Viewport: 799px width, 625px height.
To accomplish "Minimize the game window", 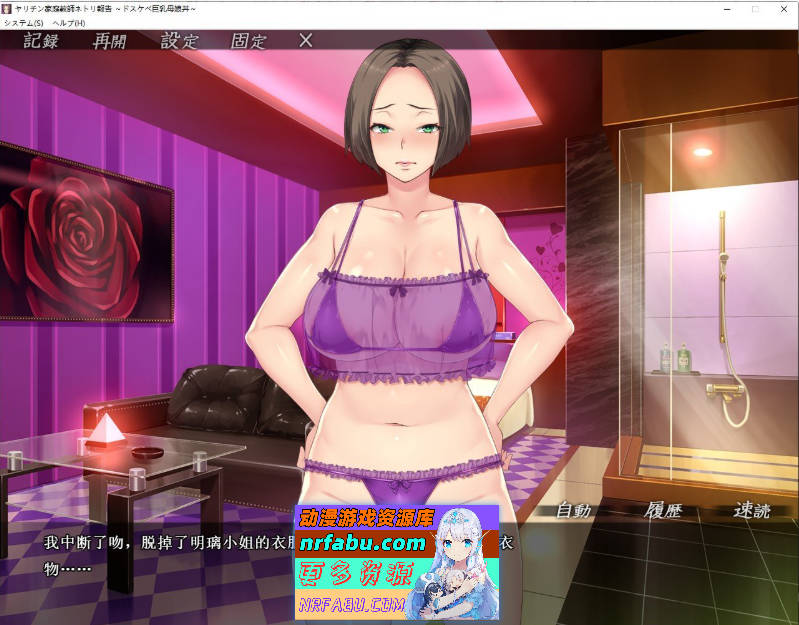I will click(726, 8).
